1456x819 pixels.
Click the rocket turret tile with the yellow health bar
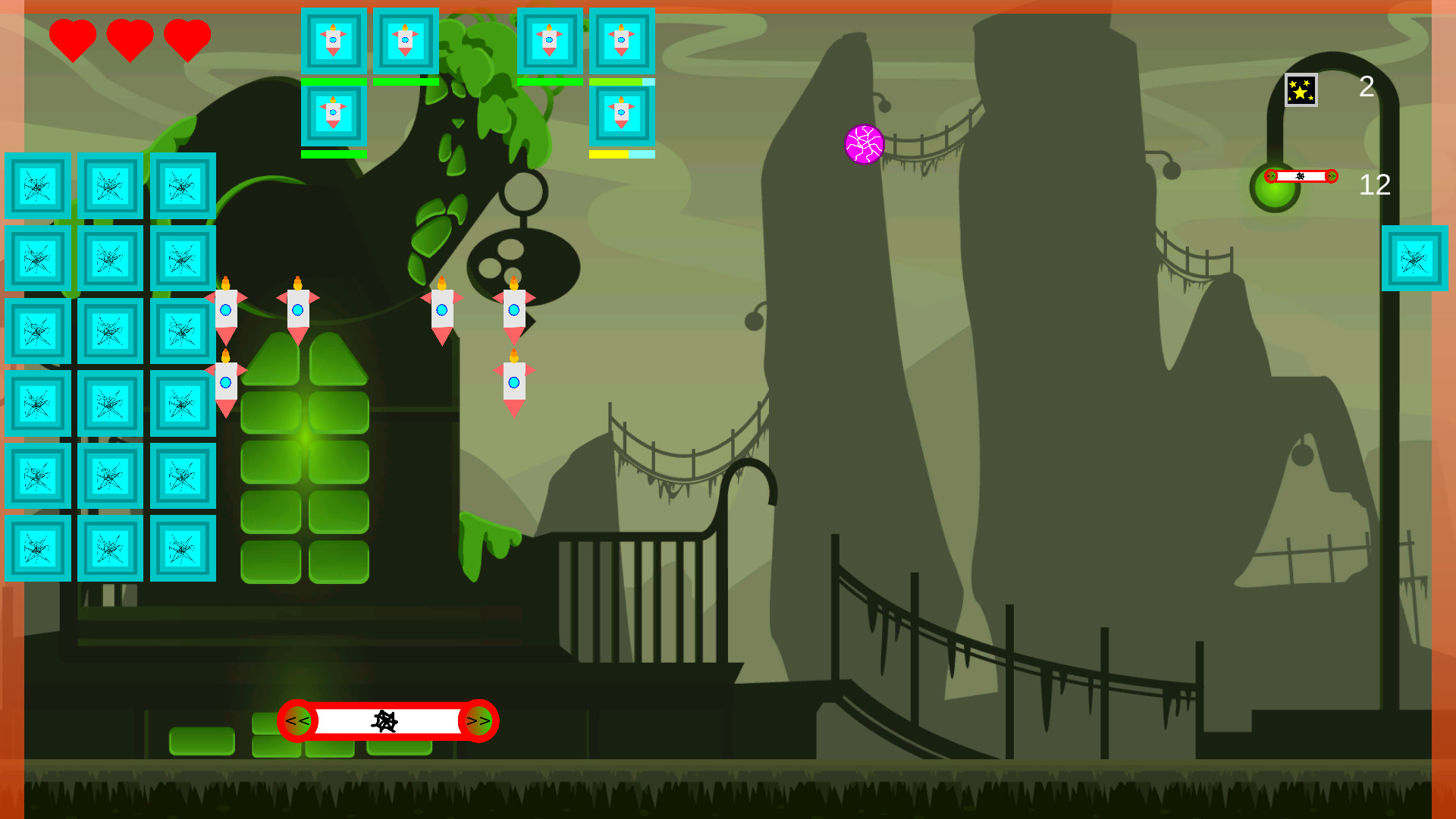(x=621, y=114)
